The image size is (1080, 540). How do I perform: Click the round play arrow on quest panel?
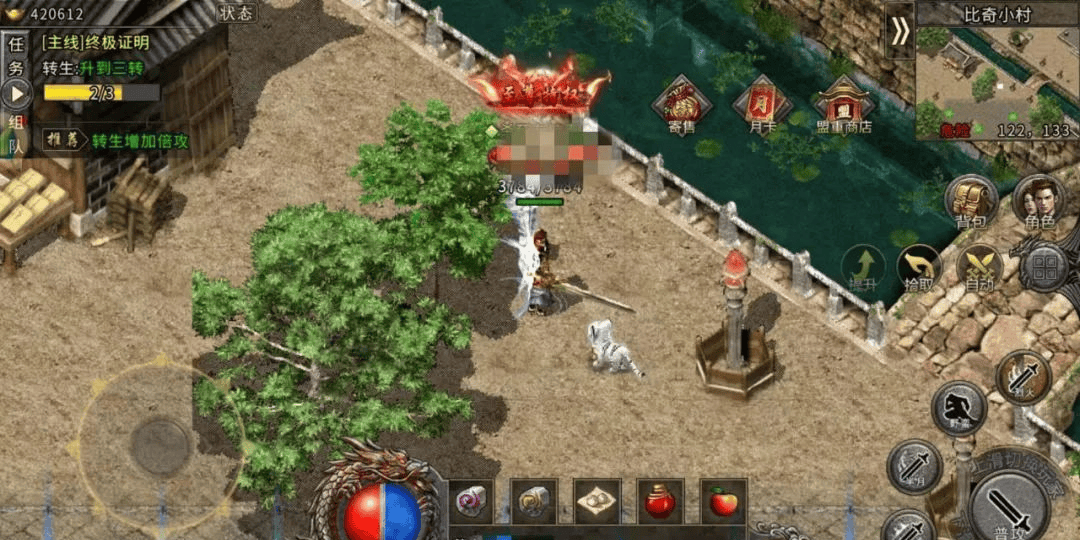[17, 94]
